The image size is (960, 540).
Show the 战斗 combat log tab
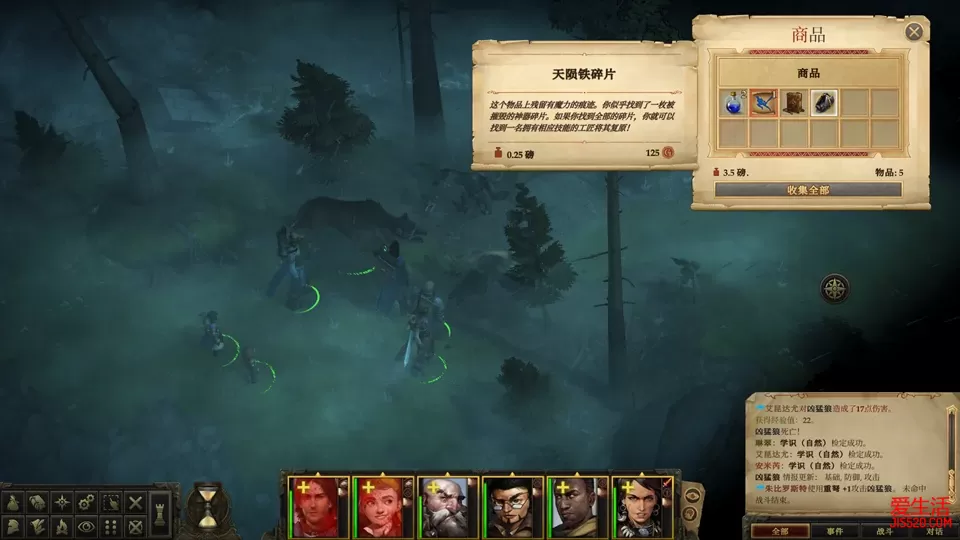coord(884,531)
